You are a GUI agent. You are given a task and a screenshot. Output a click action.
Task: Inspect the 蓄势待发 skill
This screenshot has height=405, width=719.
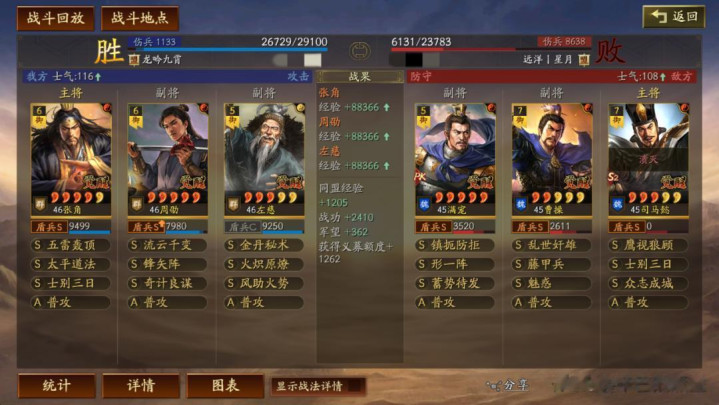(455, 283)
